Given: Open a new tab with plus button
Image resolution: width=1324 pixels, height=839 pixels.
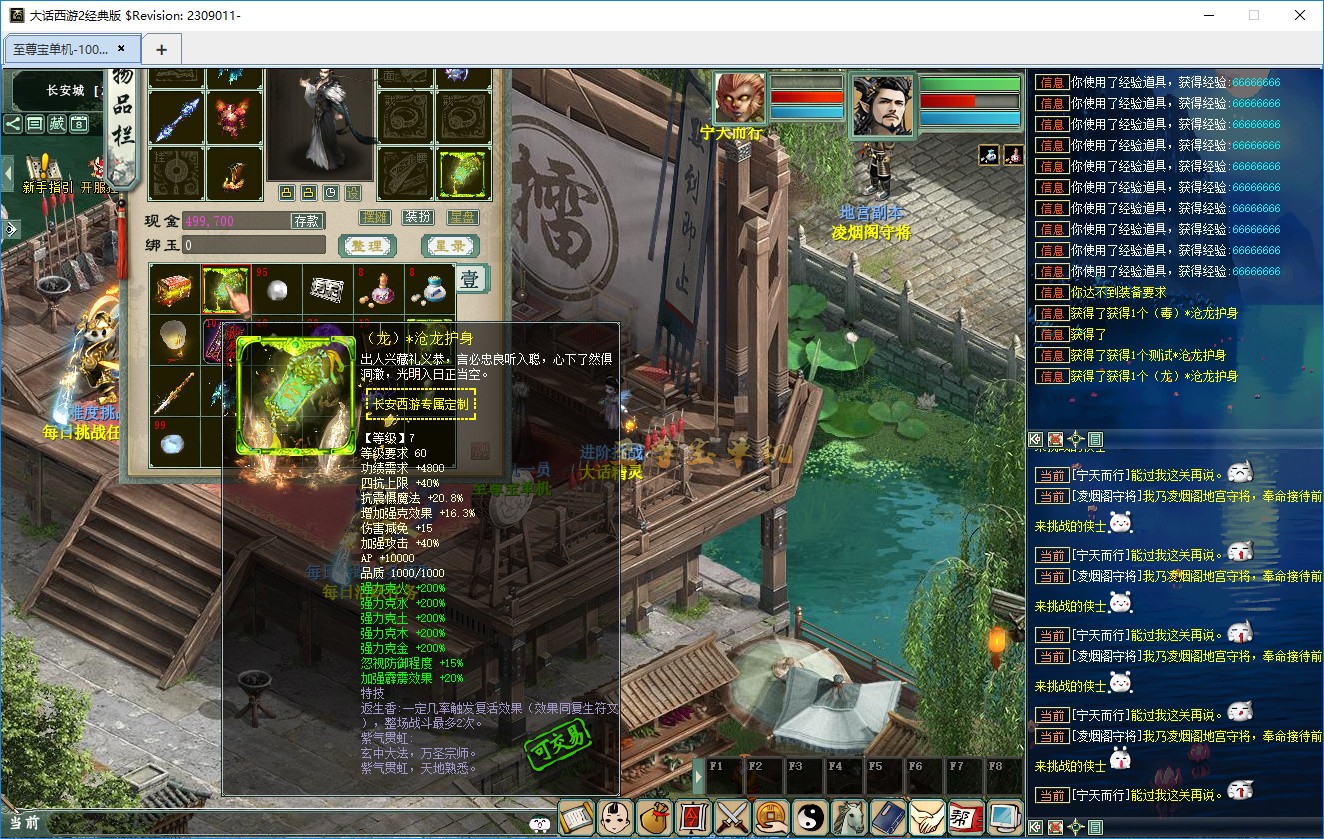Looking at the screenshot, I should 161,49.
